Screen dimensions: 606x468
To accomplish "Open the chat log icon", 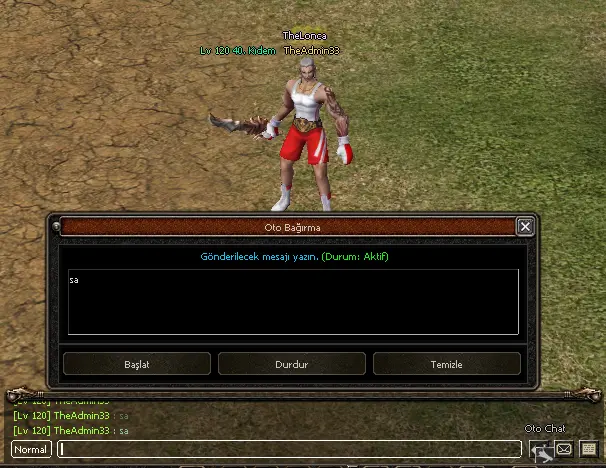I will pos(588,450).
